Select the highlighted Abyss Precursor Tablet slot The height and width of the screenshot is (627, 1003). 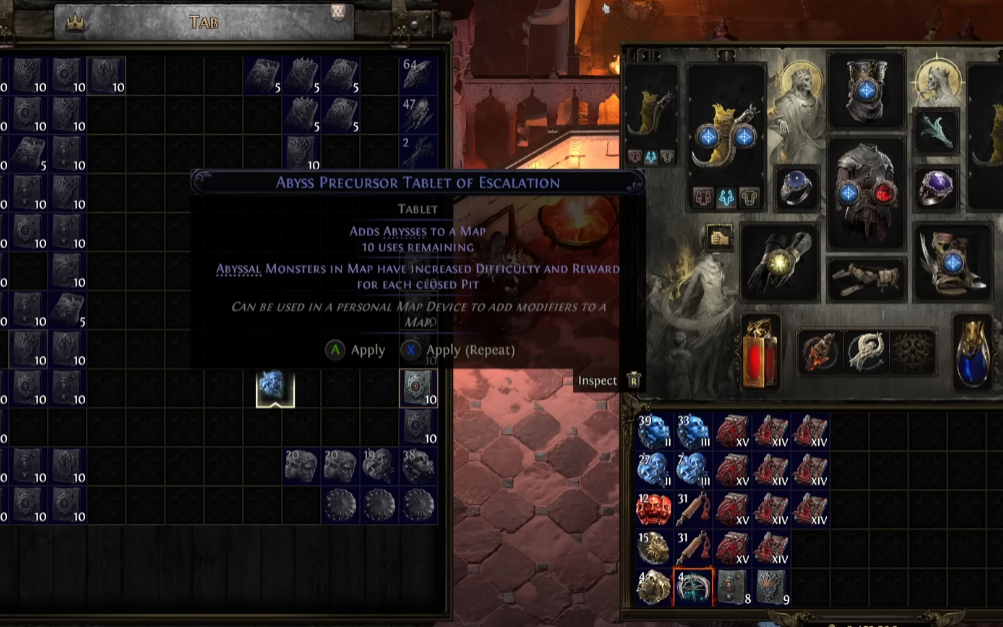pyautogui.click(x=419, y=388)
